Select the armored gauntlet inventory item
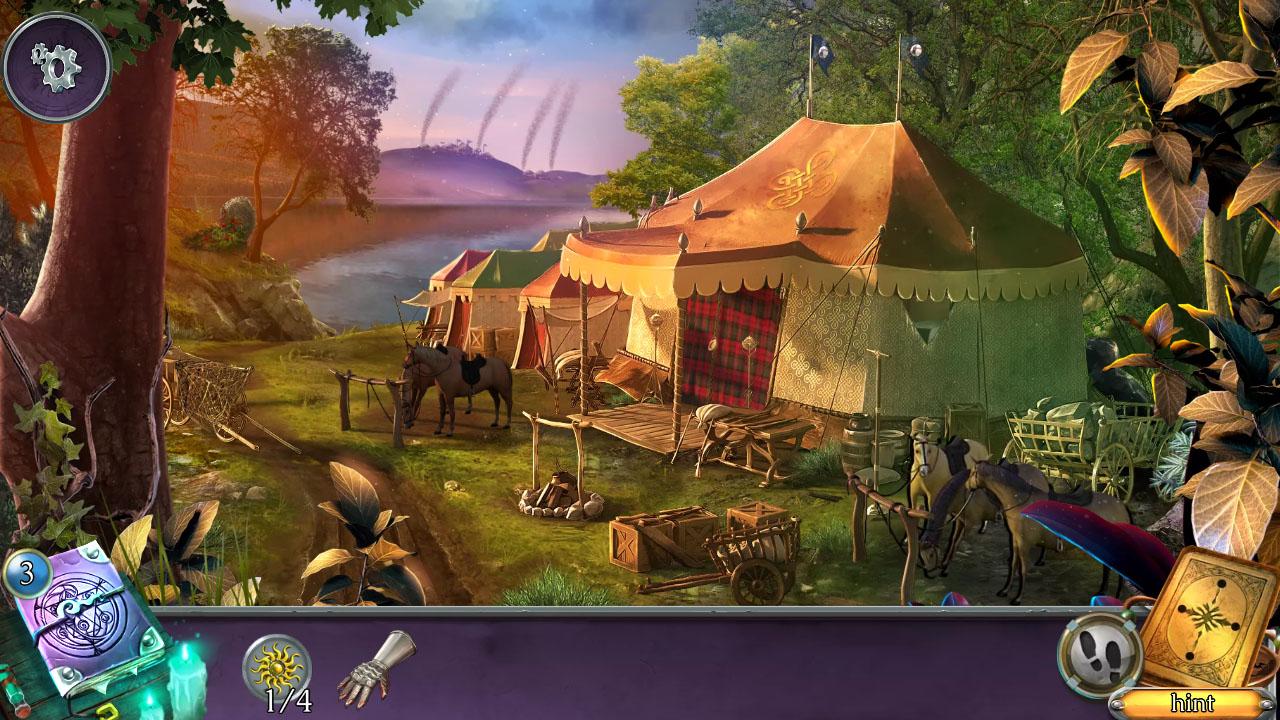This screenshot has height=720, width=1280. point(376,668)
